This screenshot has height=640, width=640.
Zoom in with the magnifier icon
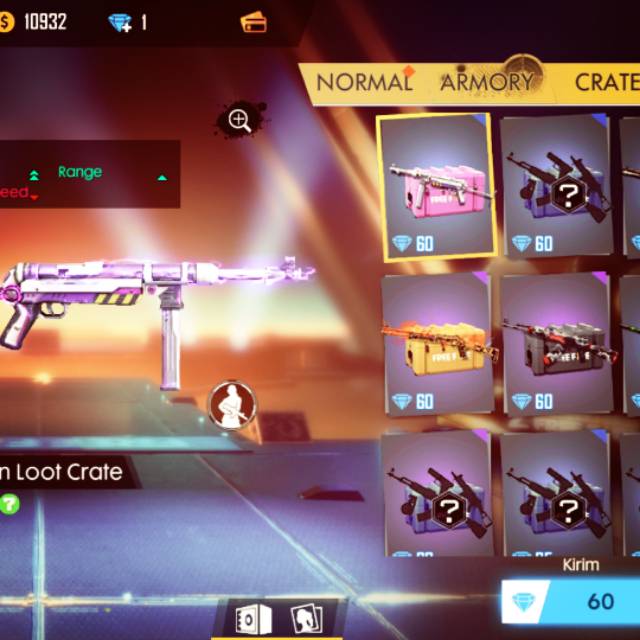240,121
